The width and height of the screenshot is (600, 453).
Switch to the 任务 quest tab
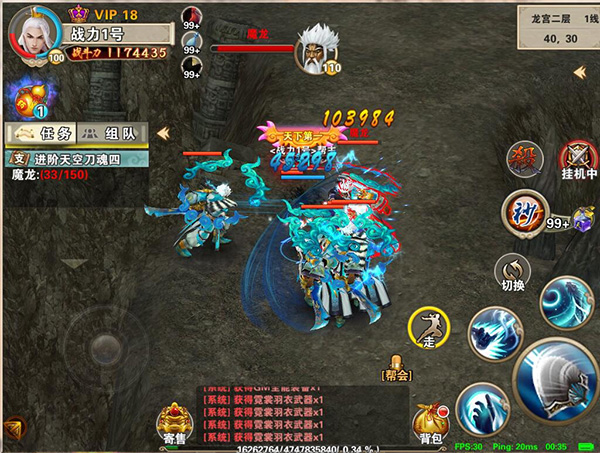coord(38,133)
